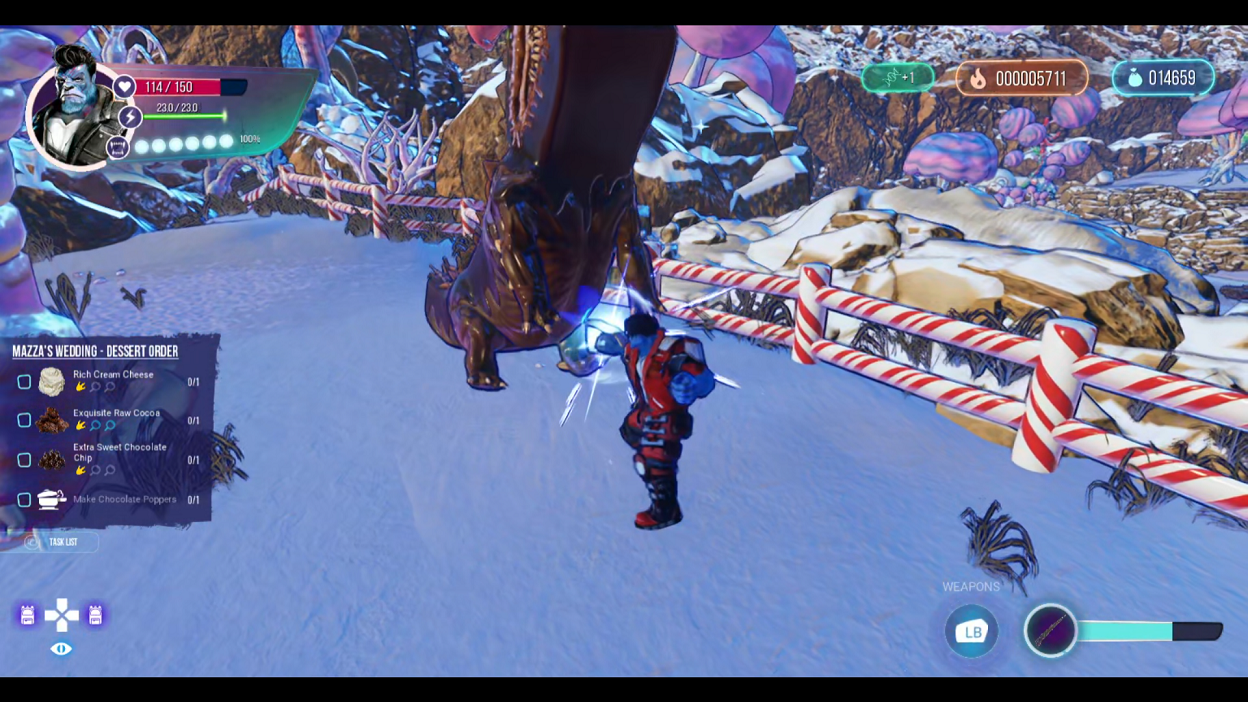The height and width of the screenshot is (702, 1248).
Task: Click the fangs ability icon
Action: click(x=118, y=148)
